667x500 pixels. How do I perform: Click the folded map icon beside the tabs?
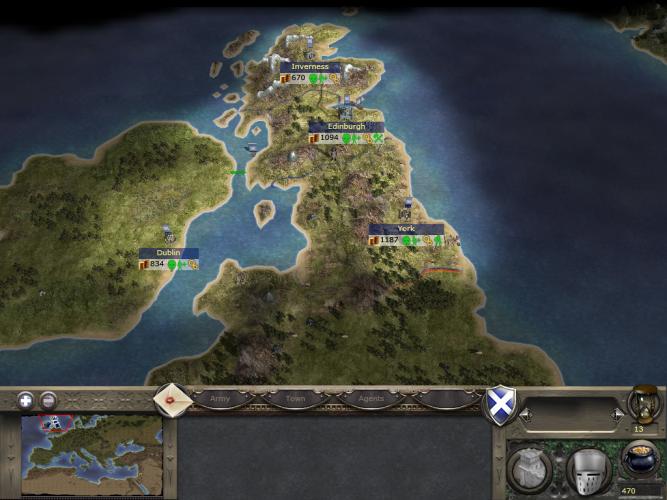click(x=171, y=398)
